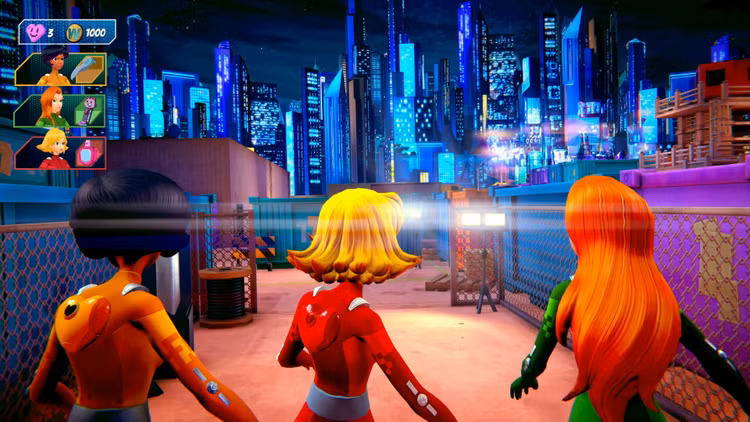
Task: Select Alex's character portrait panel
Action: (x=48, y=68)
